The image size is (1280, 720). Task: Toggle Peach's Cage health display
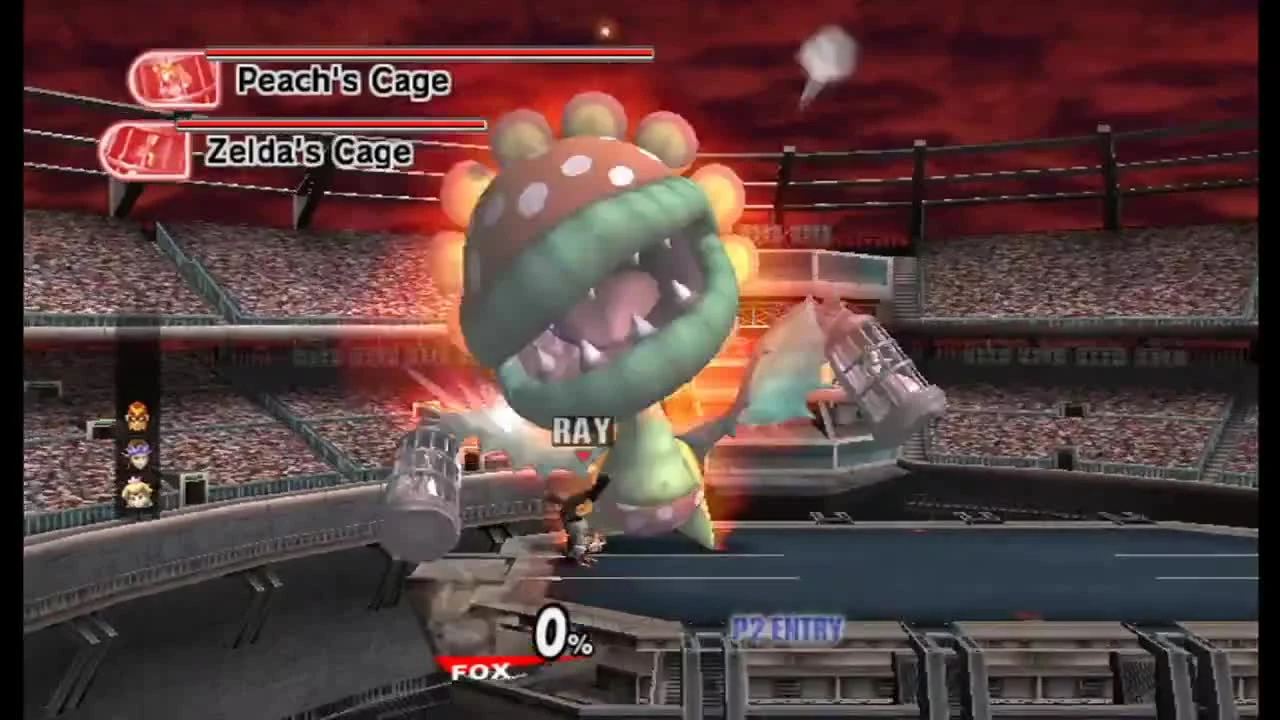[430, 53]
